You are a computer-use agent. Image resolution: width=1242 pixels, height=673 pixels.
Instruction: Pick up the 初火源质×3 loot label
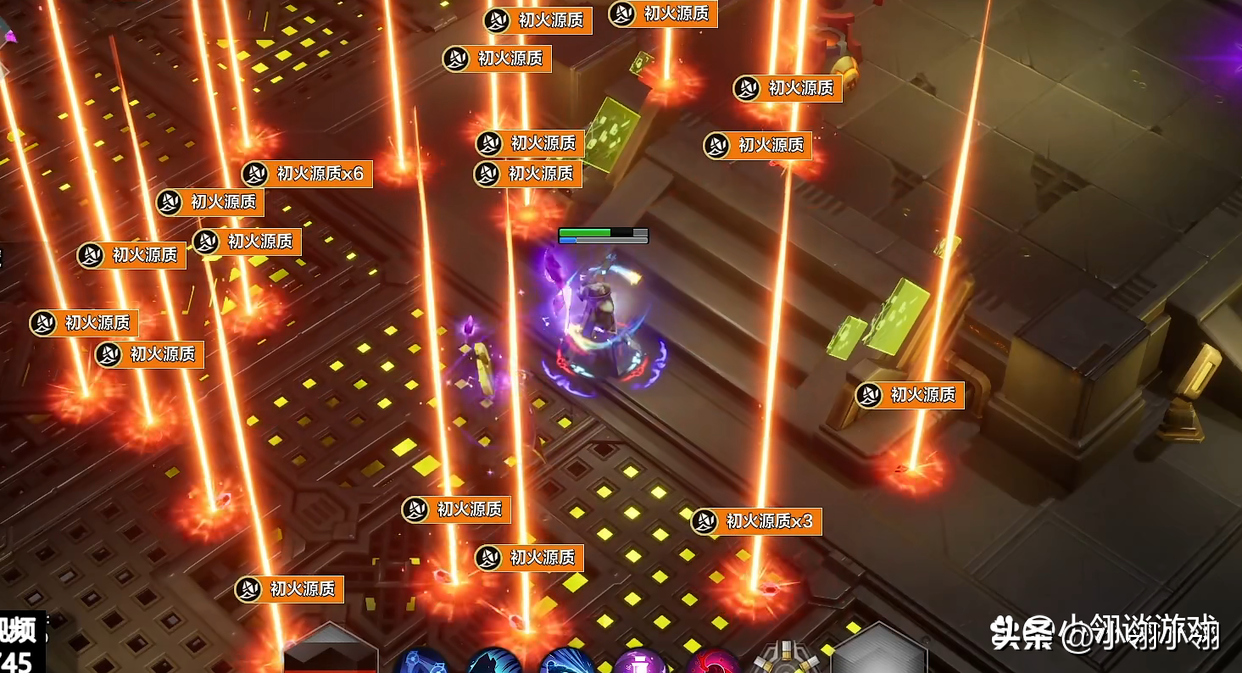click(757, 521)
